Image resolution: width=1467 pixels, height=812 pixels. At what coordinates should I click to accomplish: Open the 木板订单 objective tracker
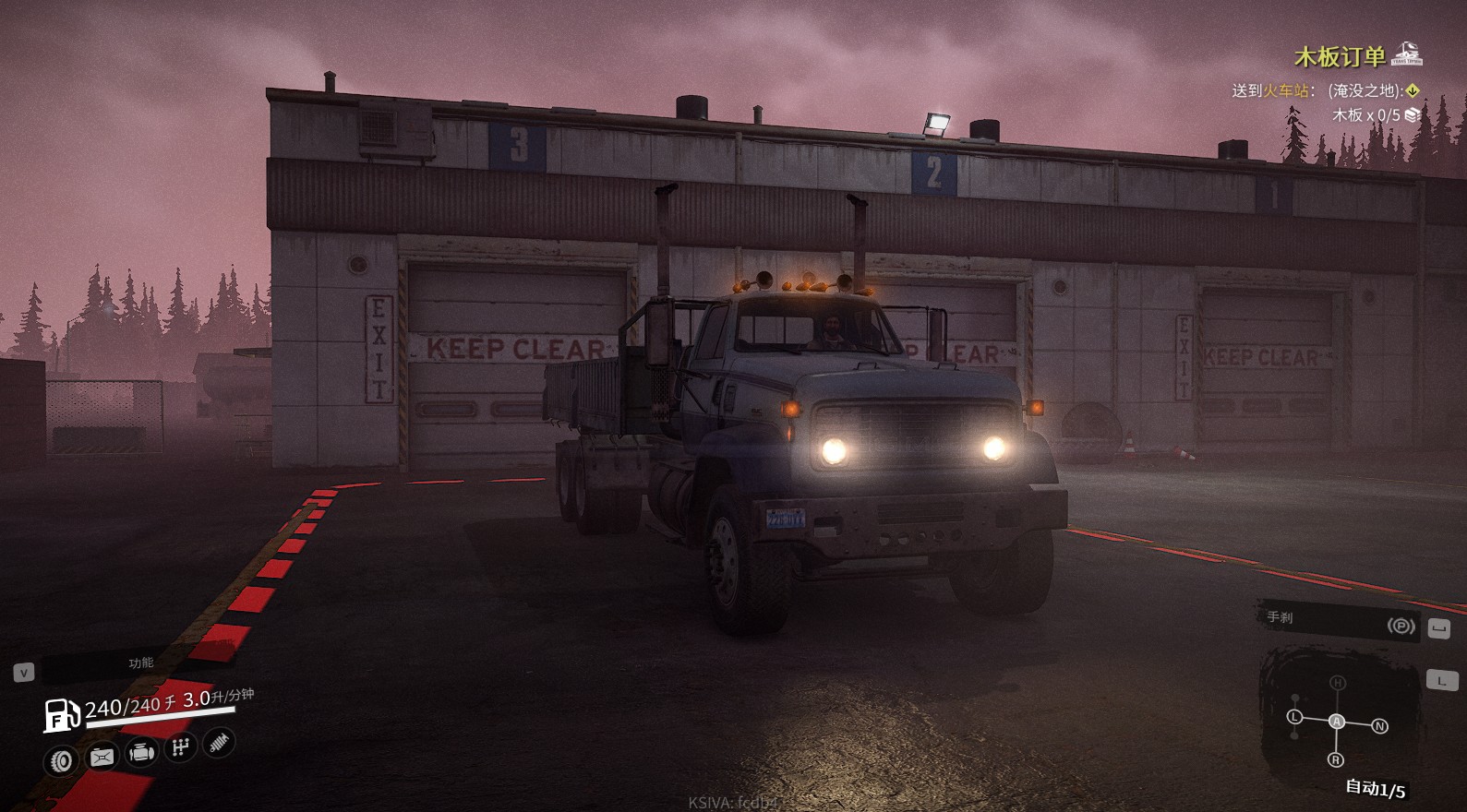1339,57
